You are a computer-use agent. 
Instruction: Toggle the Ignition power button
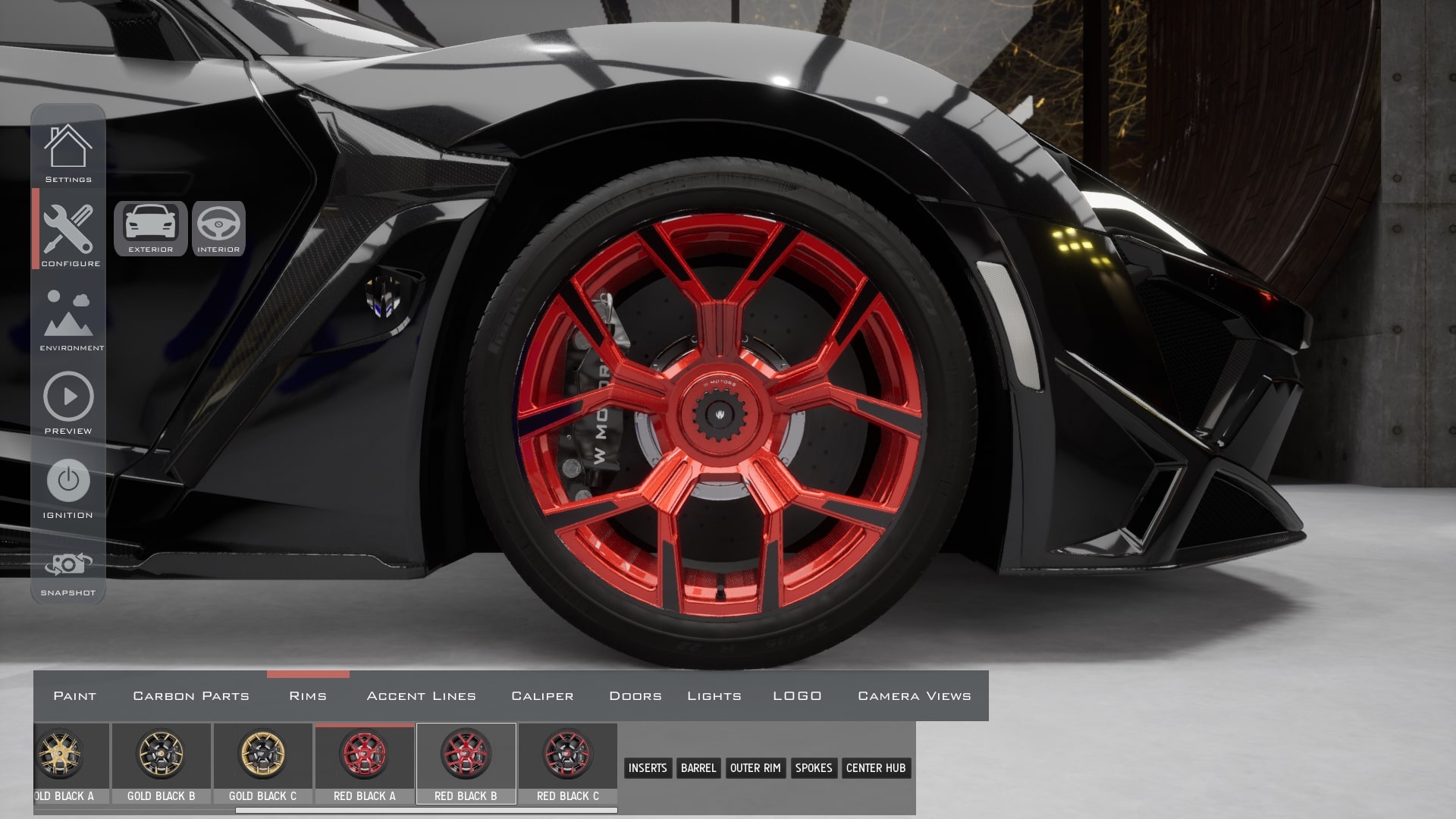point(68,481)
